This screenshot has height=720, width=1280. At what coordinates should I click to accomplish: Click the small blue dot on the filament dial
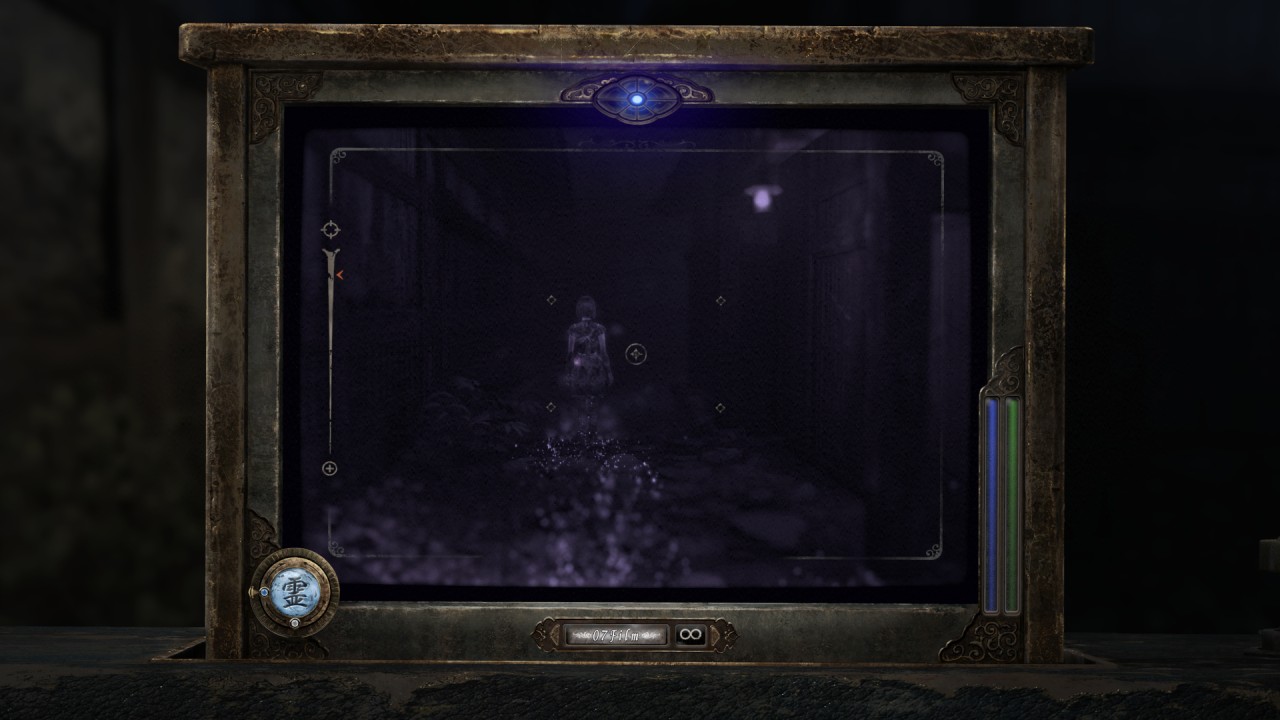264,592
